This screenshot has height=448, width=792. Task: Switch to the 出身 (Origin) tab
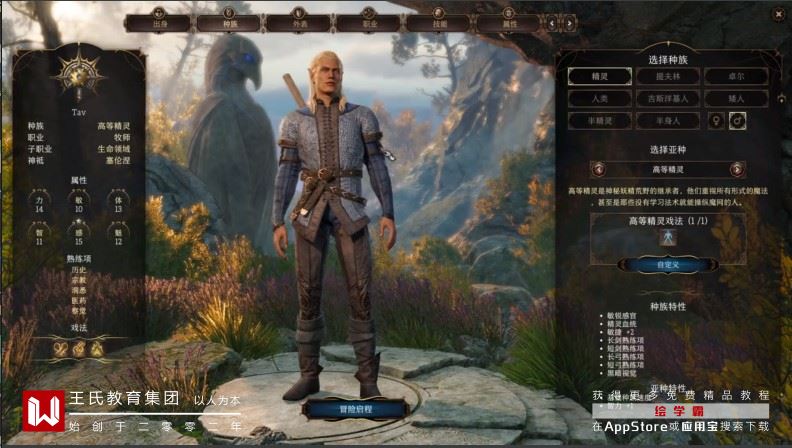click(x=160, y=21)
